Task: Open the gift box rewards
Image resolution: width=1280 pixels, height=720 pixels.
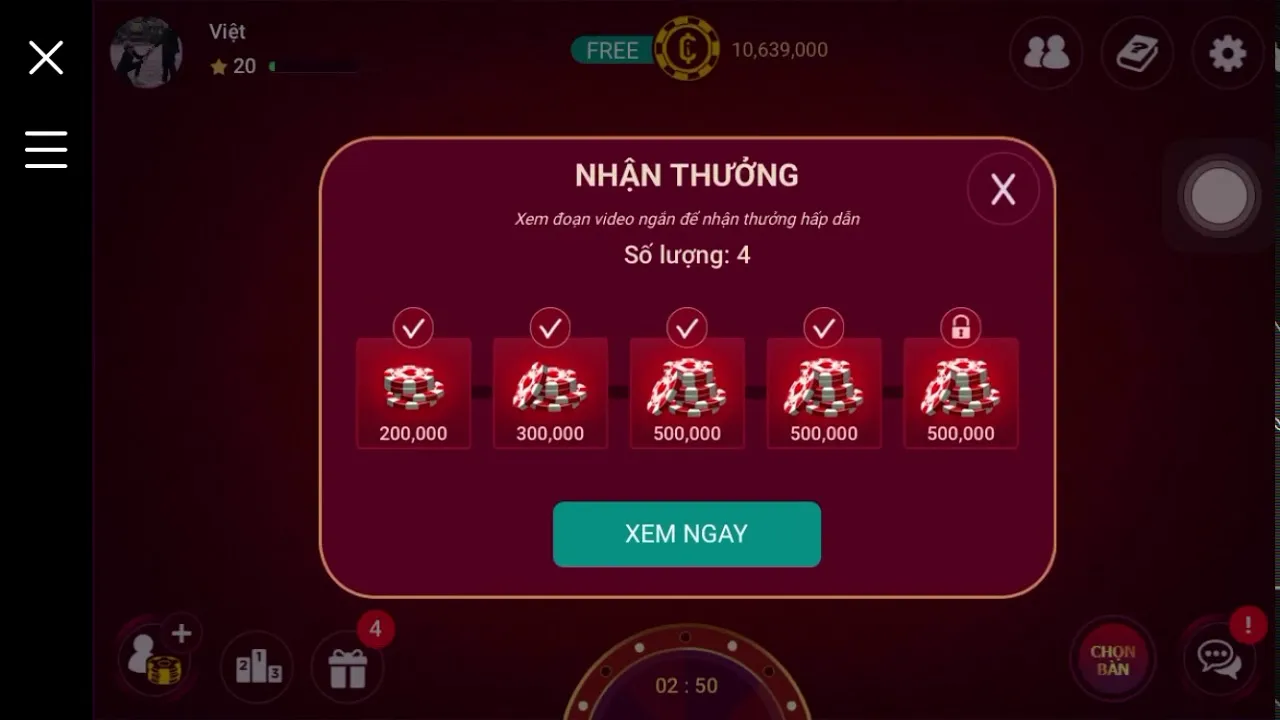Action: point(348,665)
